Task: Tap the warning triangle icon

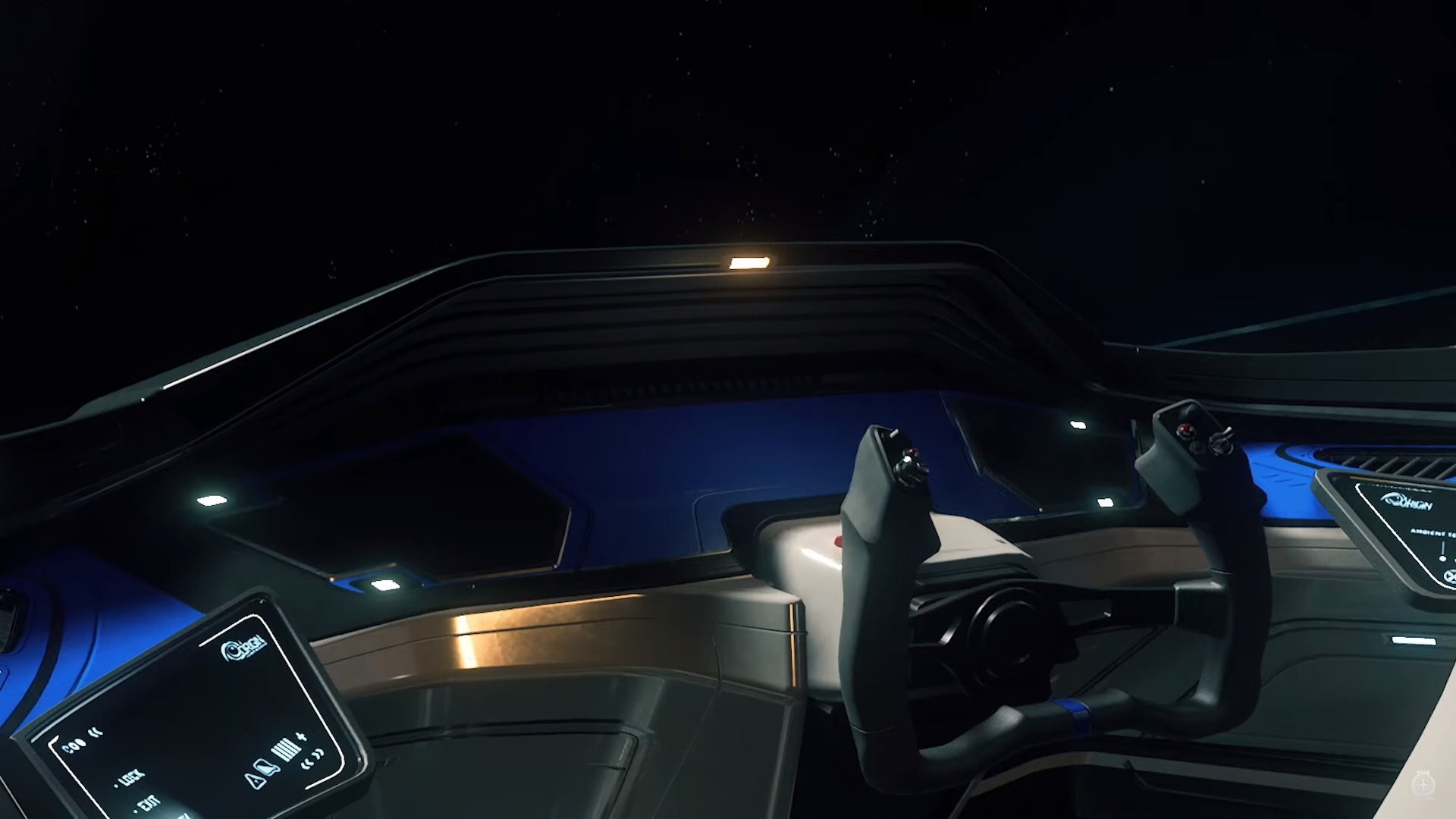Action: (x=255, y=780)
